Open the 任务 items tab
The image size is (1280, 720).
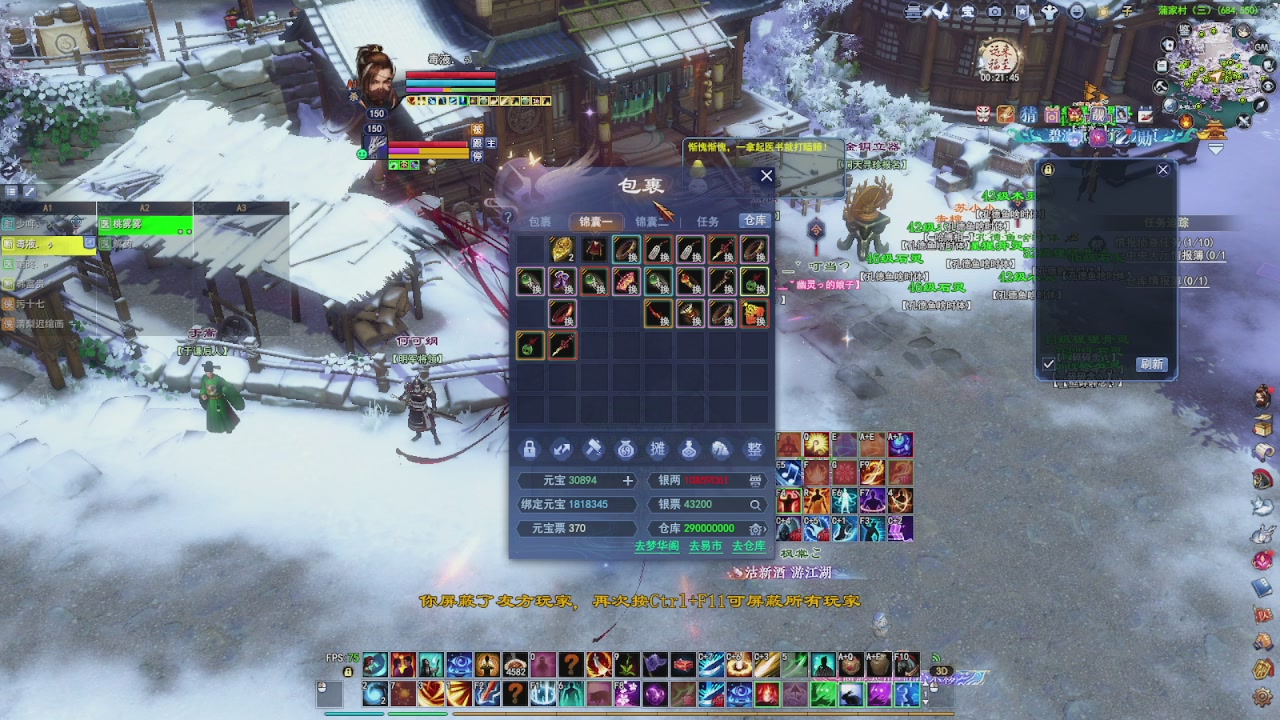pos(707,221)
